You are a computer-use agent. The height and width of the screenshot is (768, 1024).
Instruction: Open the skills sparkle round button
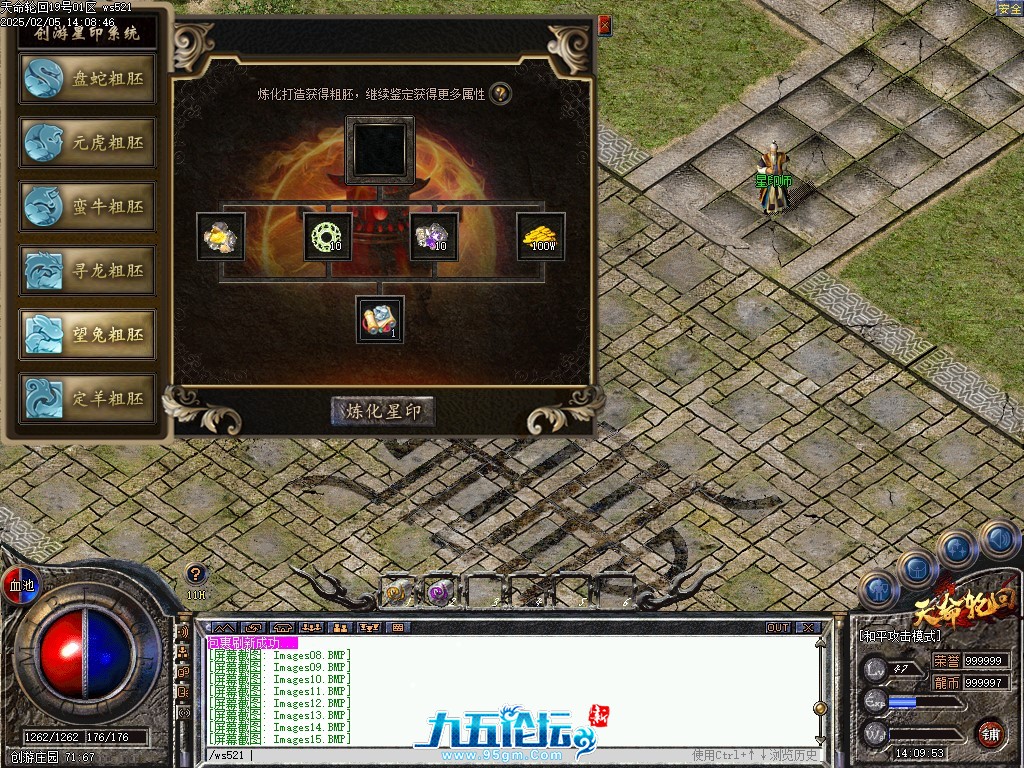(957, 549)
